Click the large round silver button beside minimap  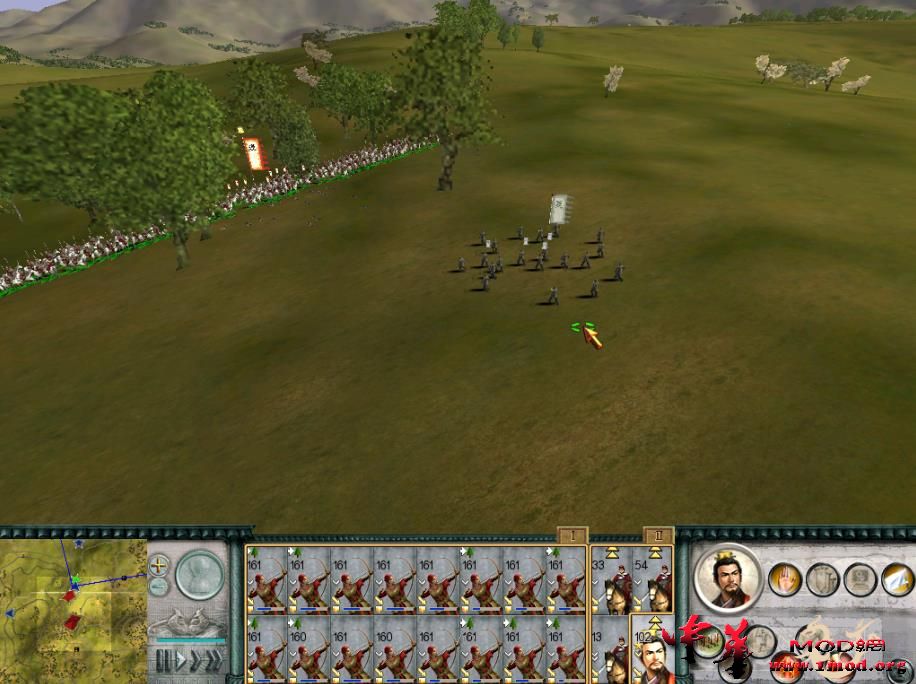(200, 575)
